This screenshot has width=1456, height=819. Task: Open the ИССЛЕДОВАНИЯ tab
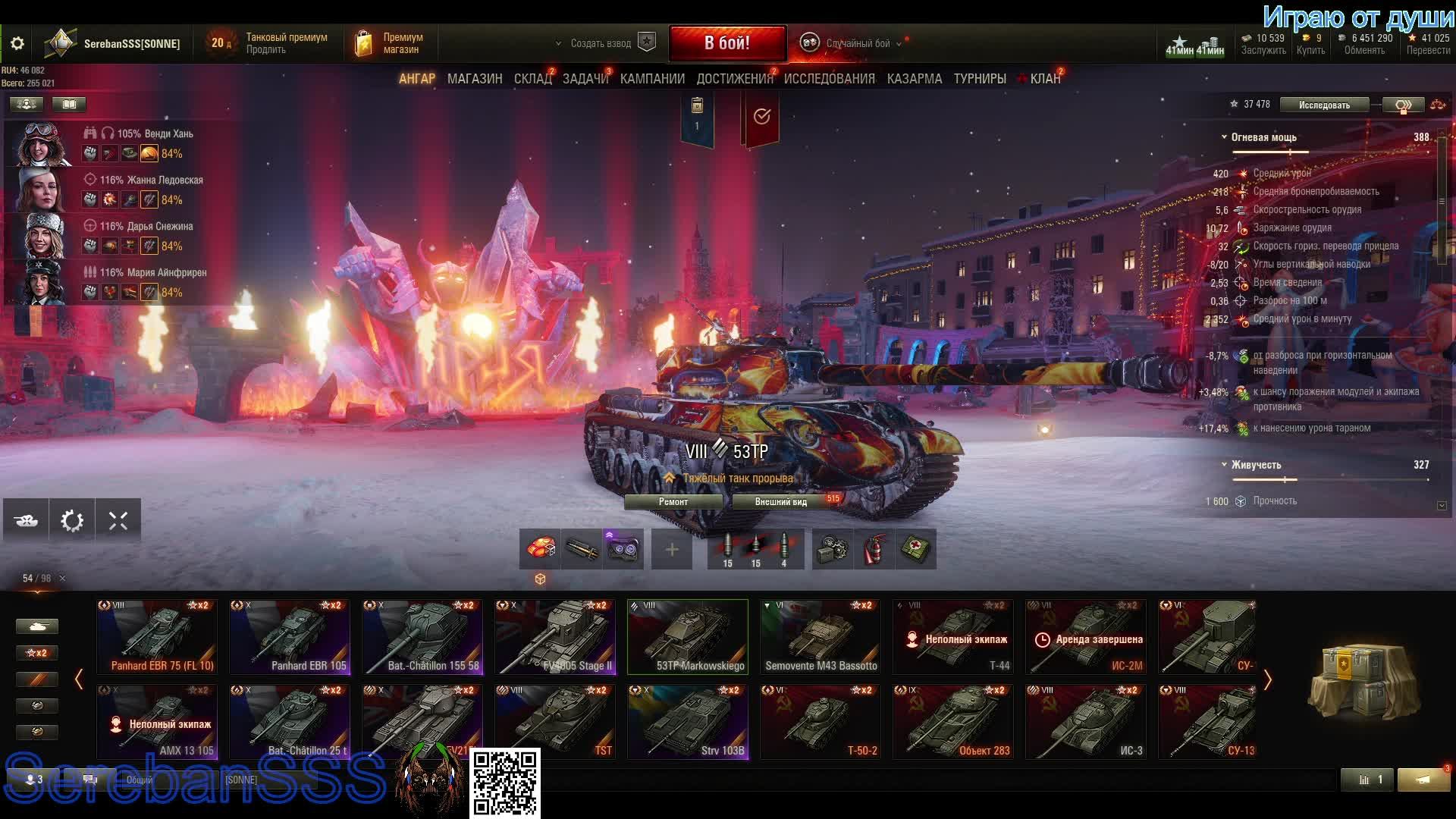[829, 79]
